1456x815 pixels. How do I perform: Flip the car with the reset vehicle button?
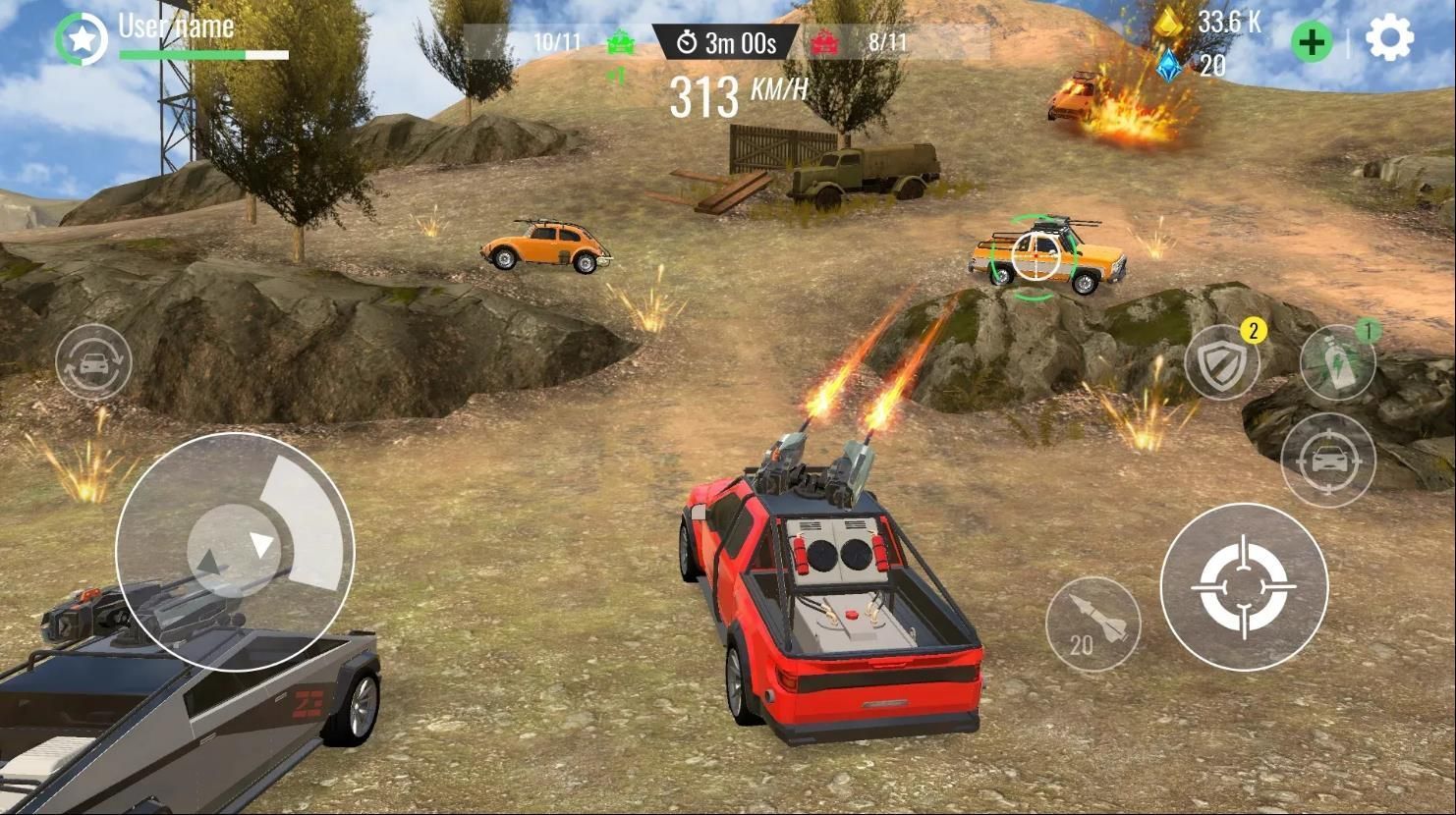93,362
